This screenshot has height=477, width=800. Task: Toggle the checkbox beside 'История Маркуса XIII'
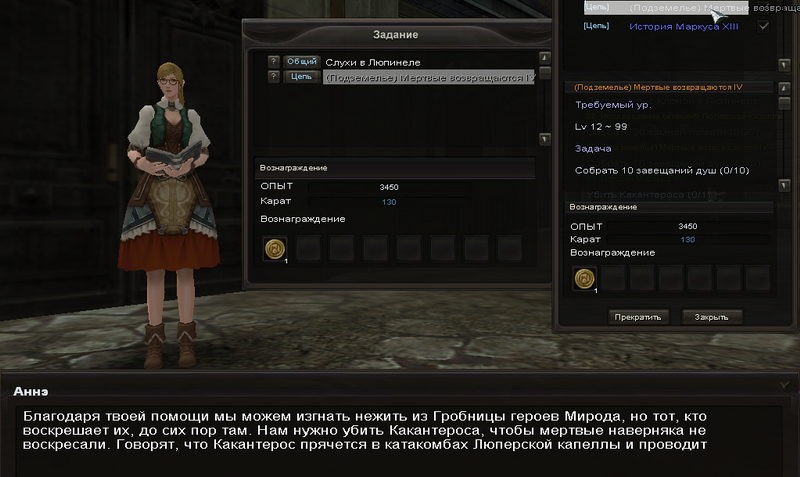[x=764, y=26]
